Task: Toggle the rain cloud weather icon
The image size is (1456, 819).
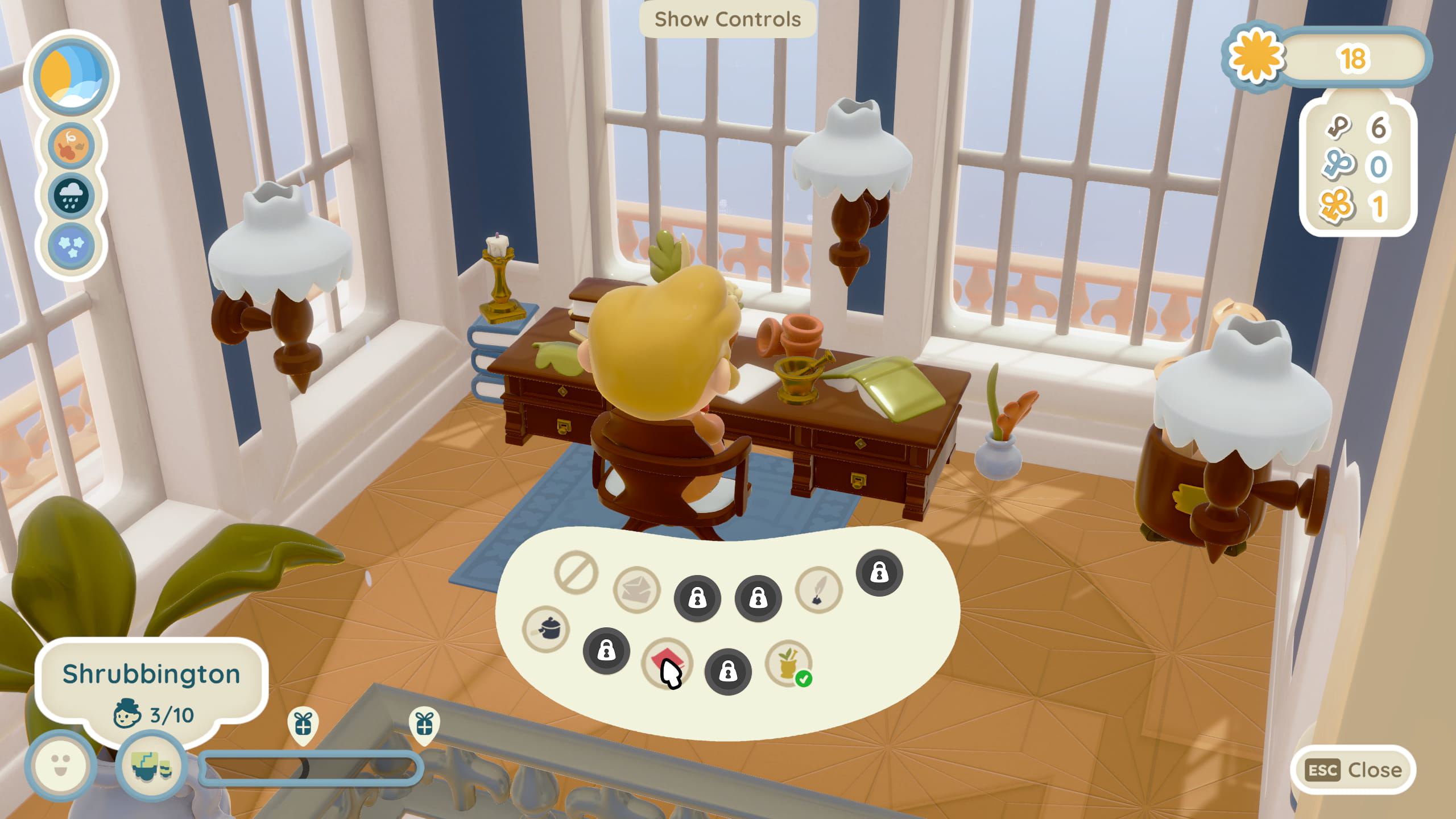Action: (x=71, y=196)
